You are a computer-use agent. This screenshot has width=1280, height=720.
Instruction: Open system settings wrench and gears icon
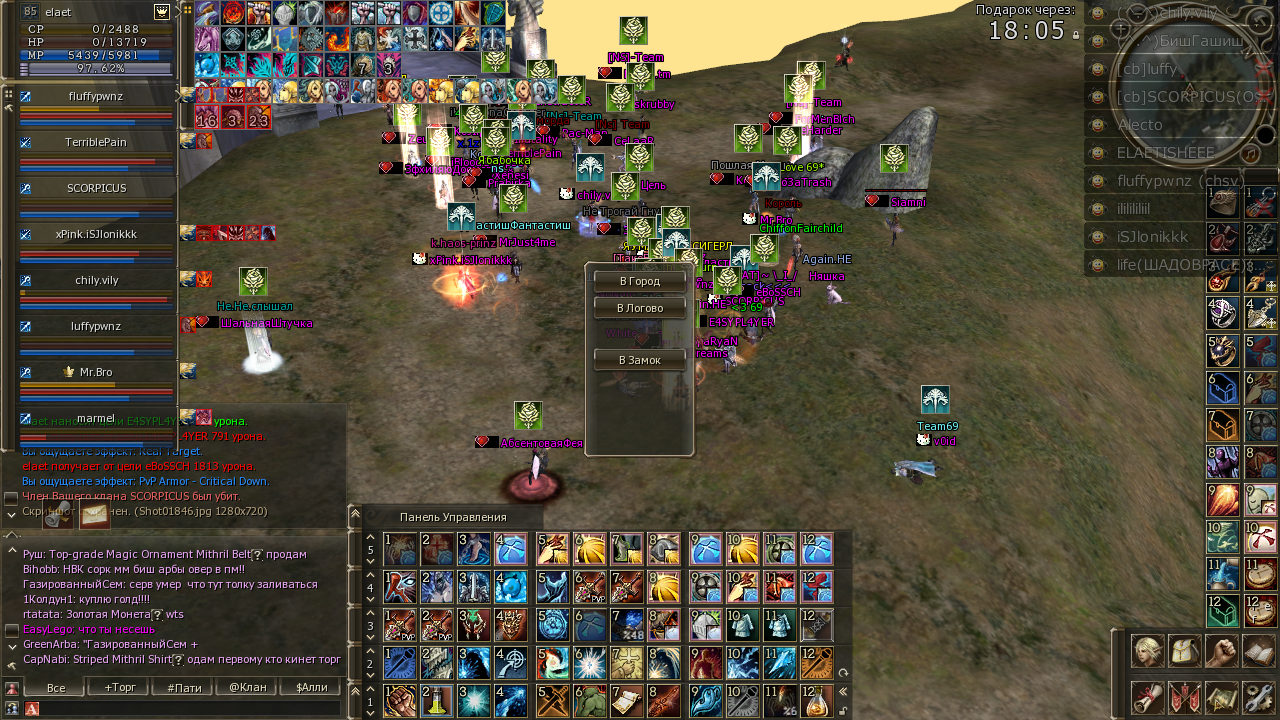(1257, 697)
